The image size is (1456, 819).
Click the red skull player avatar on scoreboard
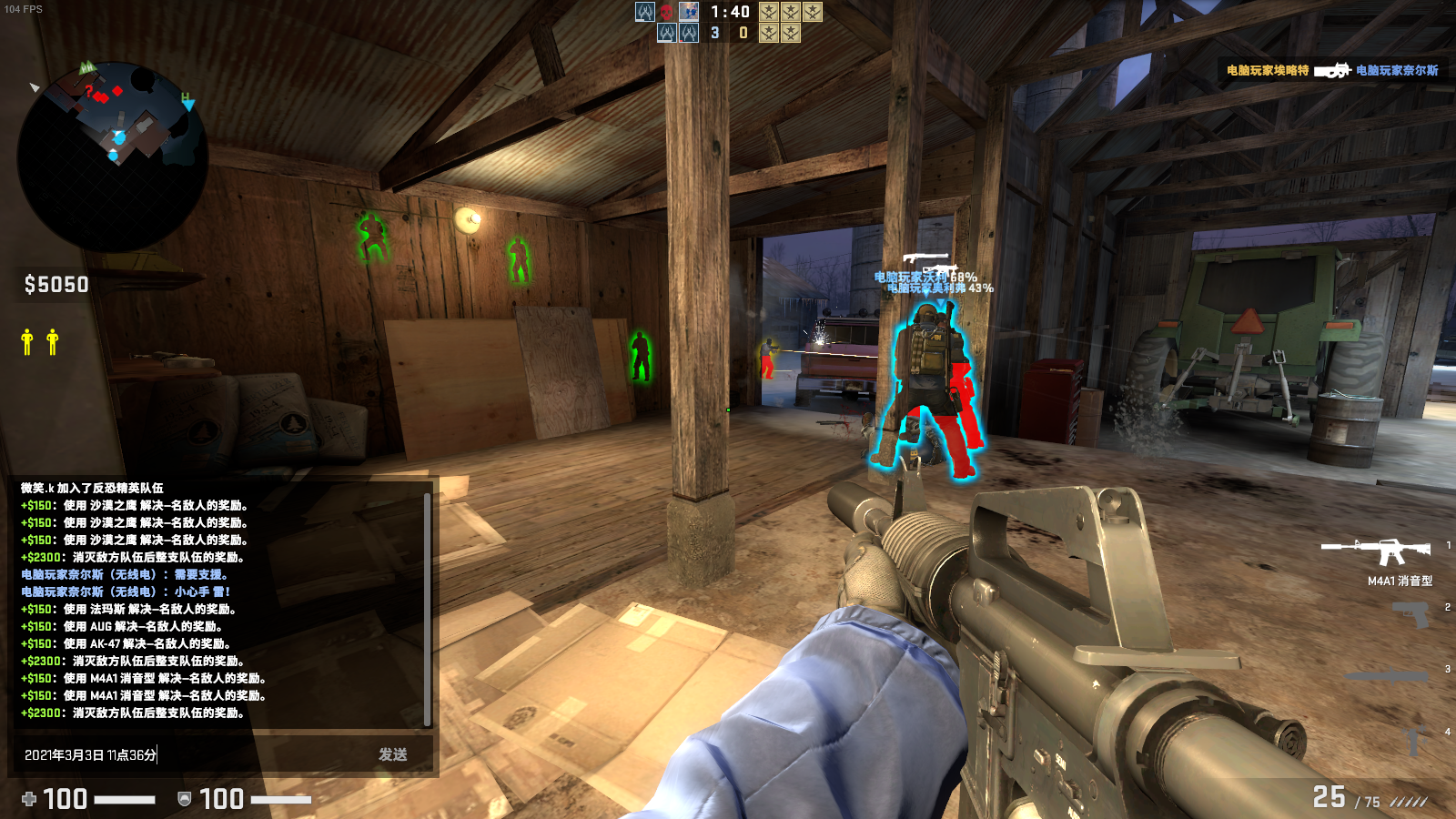click(667, 12)
